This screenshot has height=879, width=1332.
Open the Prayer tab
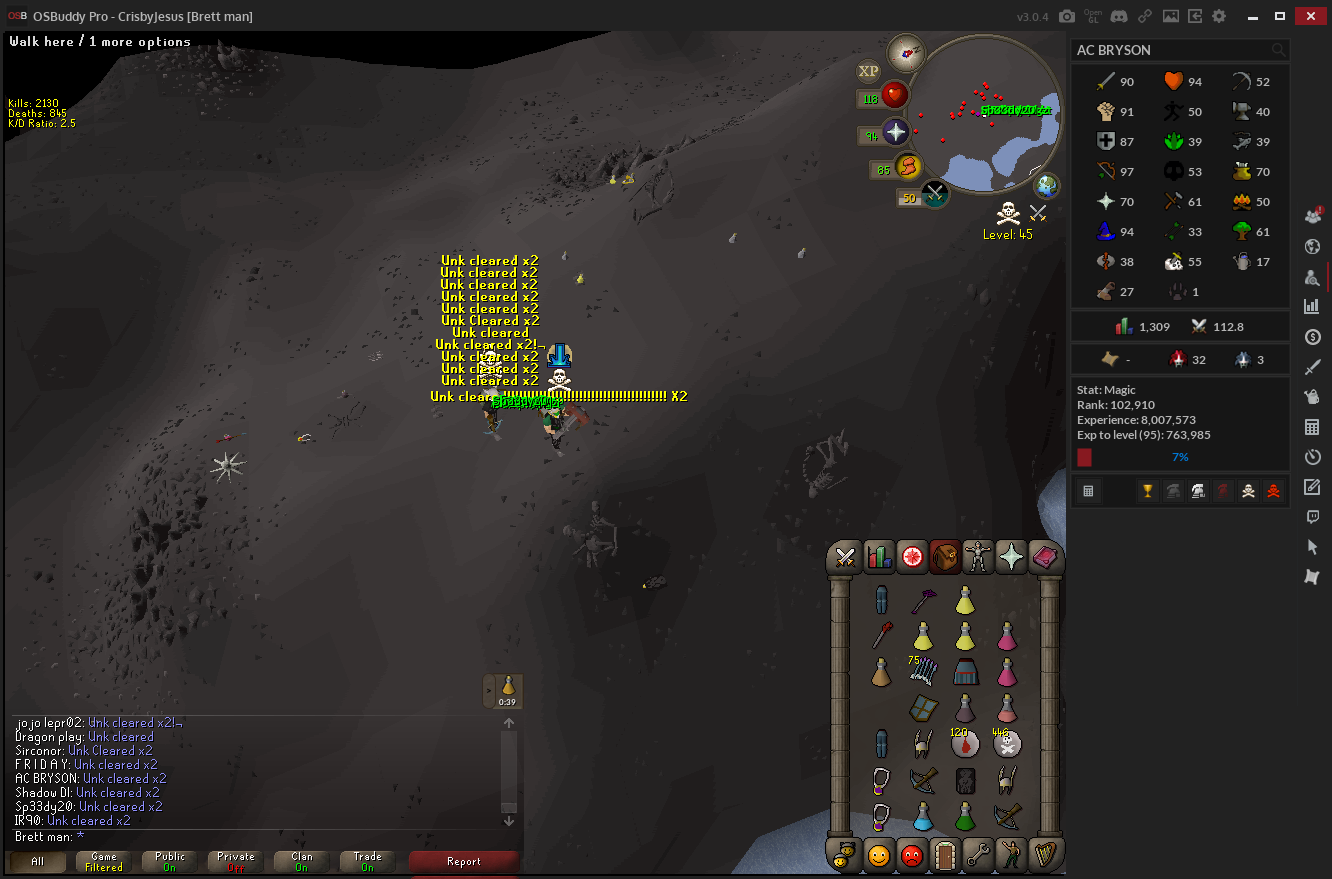point(1011,557)
